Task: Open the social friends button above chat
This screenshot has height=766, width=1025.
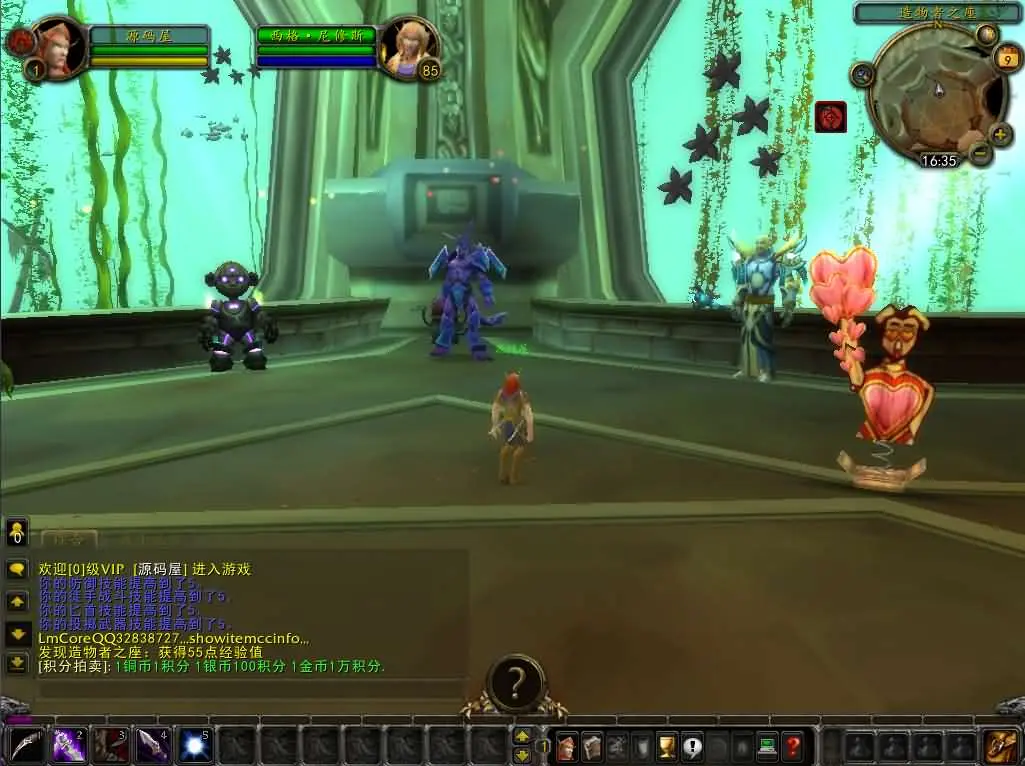Action: tap(17, 532)
